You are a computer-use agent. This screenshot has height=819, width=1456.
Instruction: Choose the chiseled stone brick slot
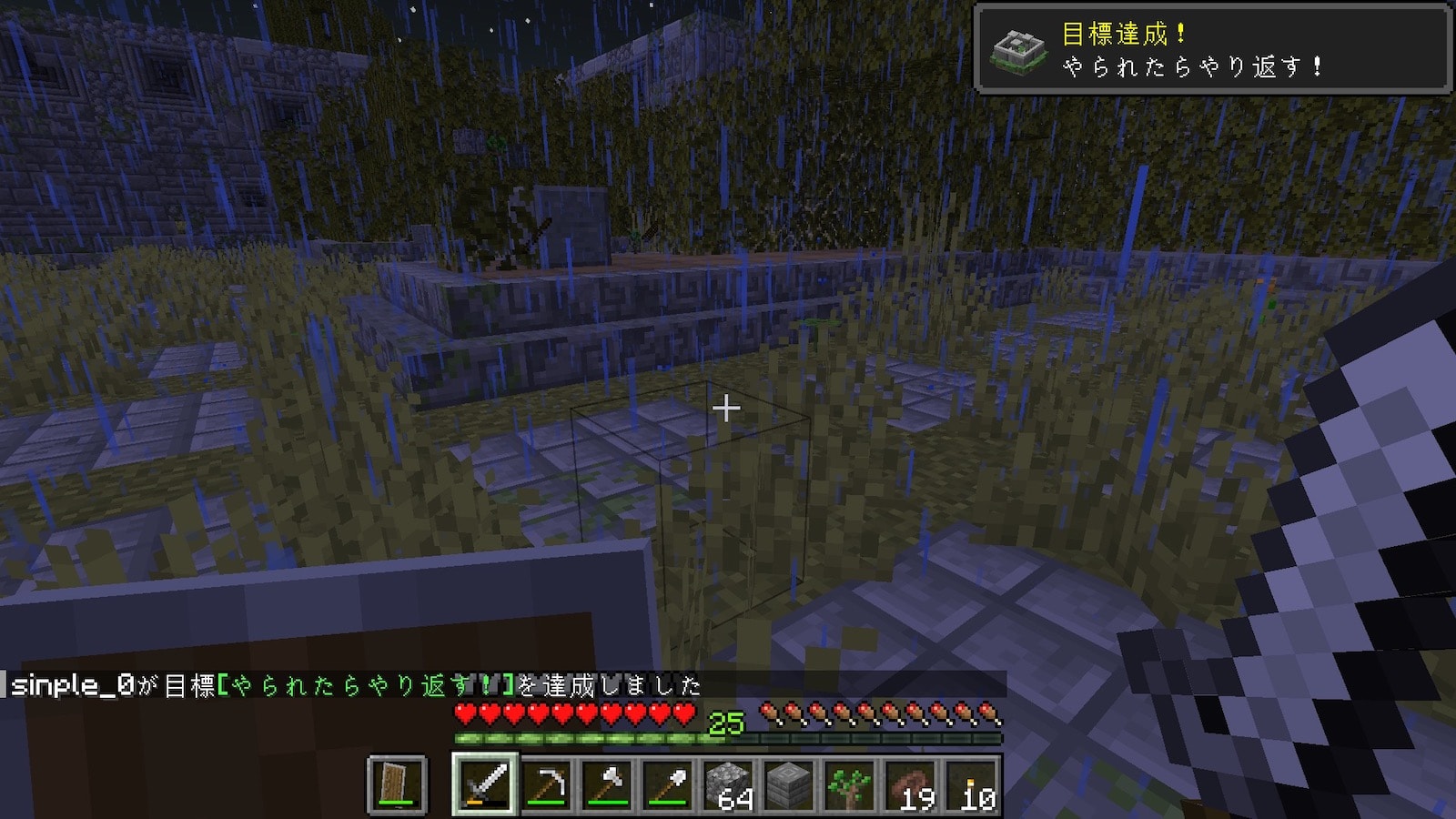pos(790,784)
